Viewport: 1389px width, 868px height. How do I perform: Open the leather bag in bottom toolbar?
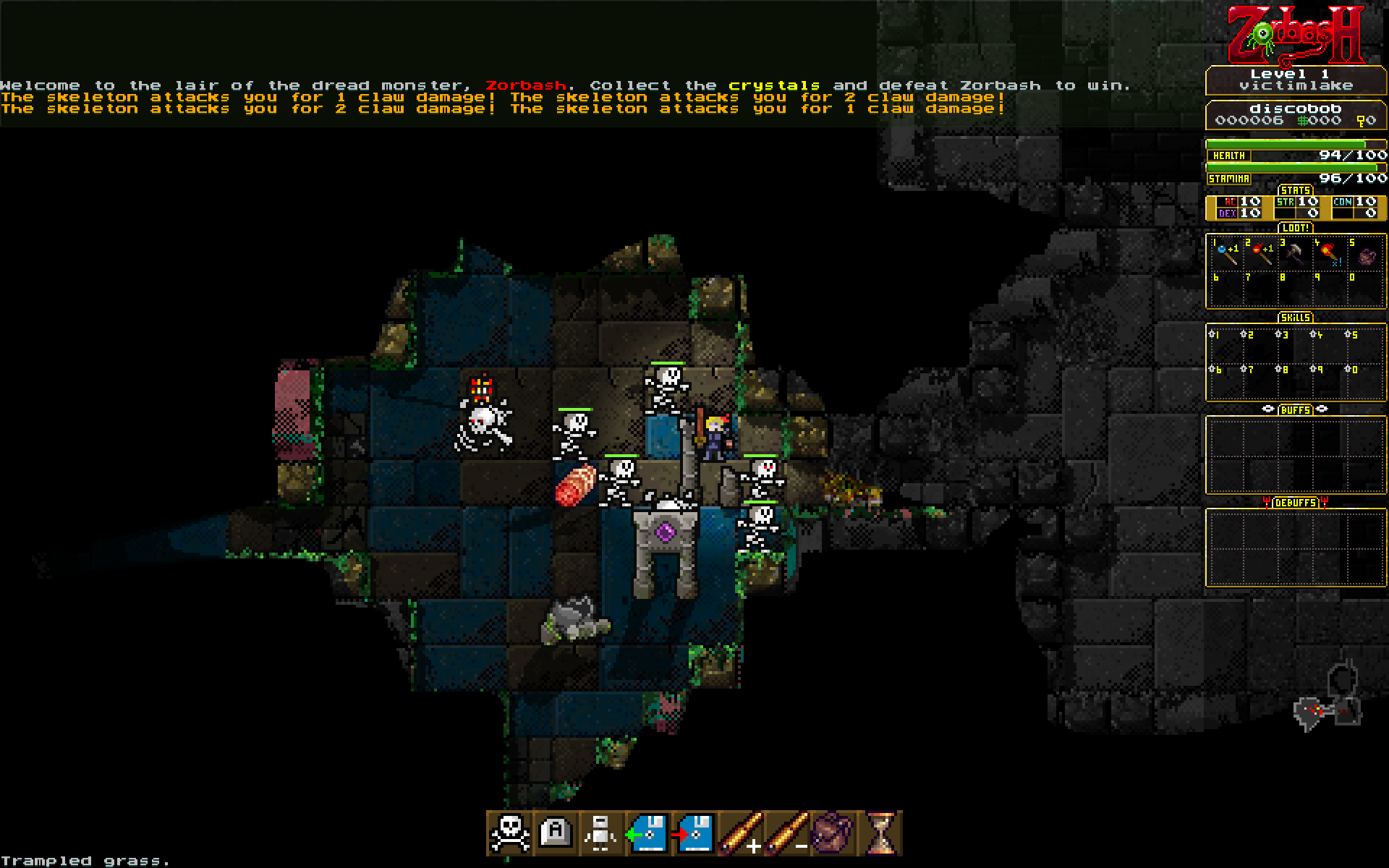pos(833,833)
